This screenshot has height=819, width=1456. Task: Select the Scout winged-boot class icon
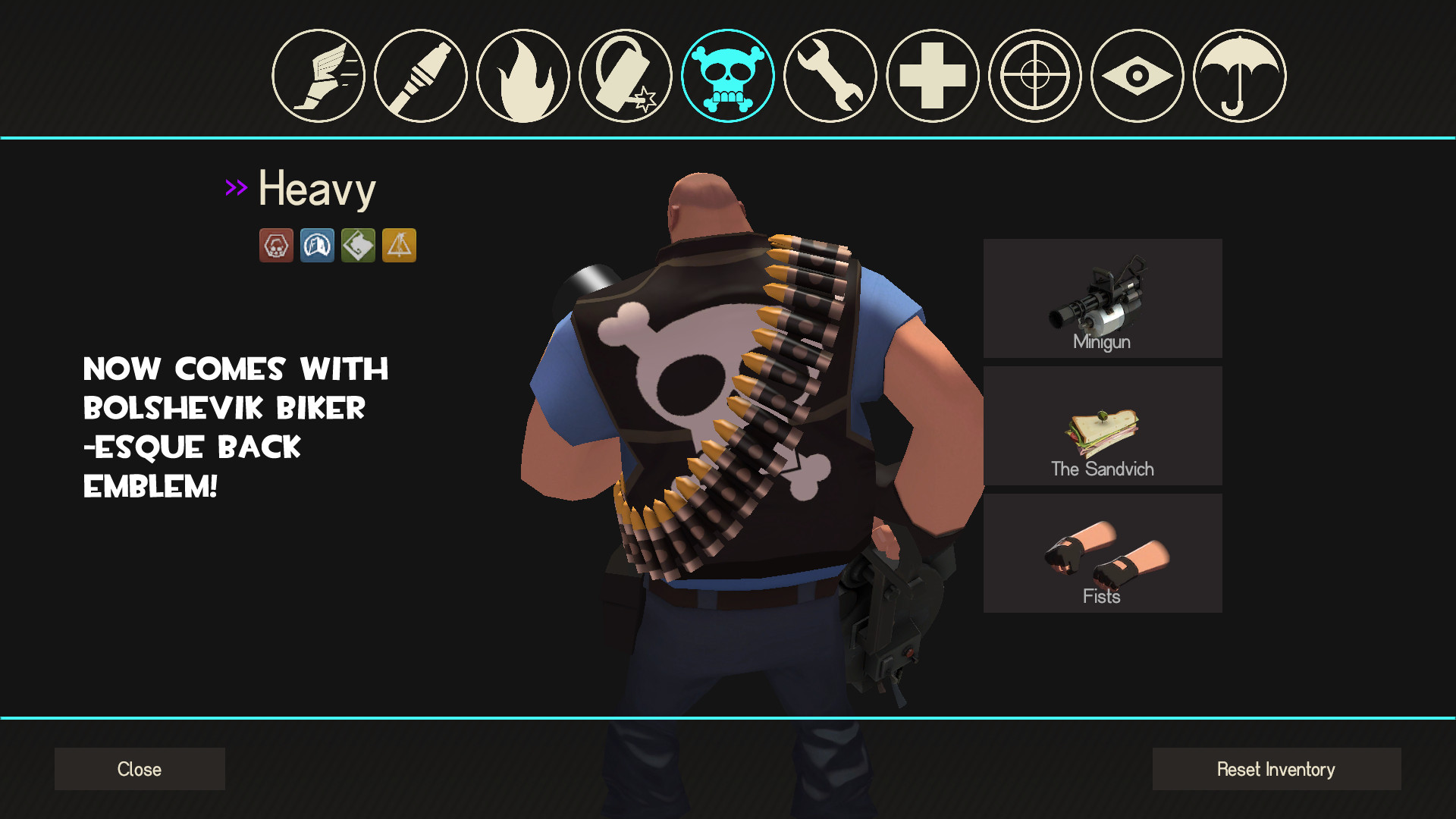pos(319,76)
